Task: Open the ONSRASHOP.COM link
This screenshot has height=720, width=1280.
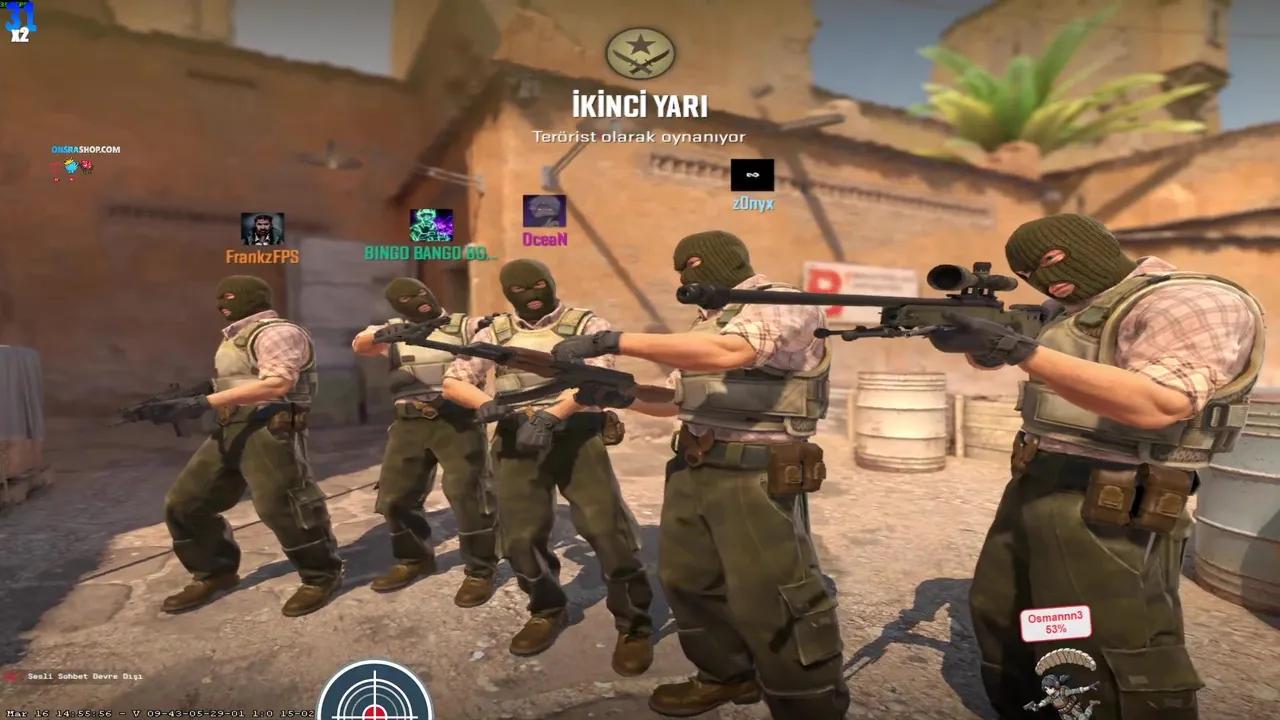Action: click(86, 148)
